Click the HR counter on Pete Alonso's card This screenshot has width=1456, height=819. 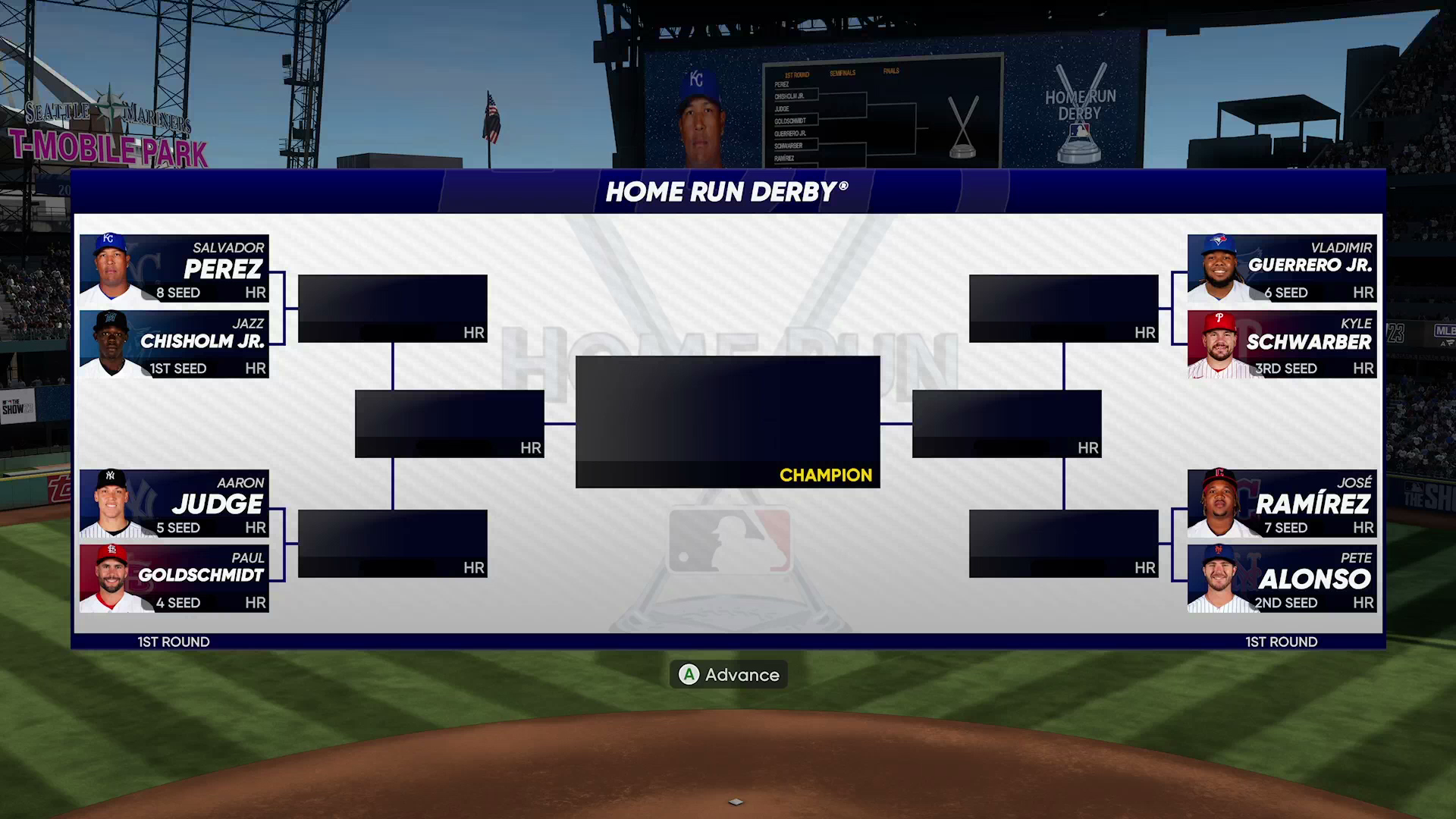click(1365, 604)
